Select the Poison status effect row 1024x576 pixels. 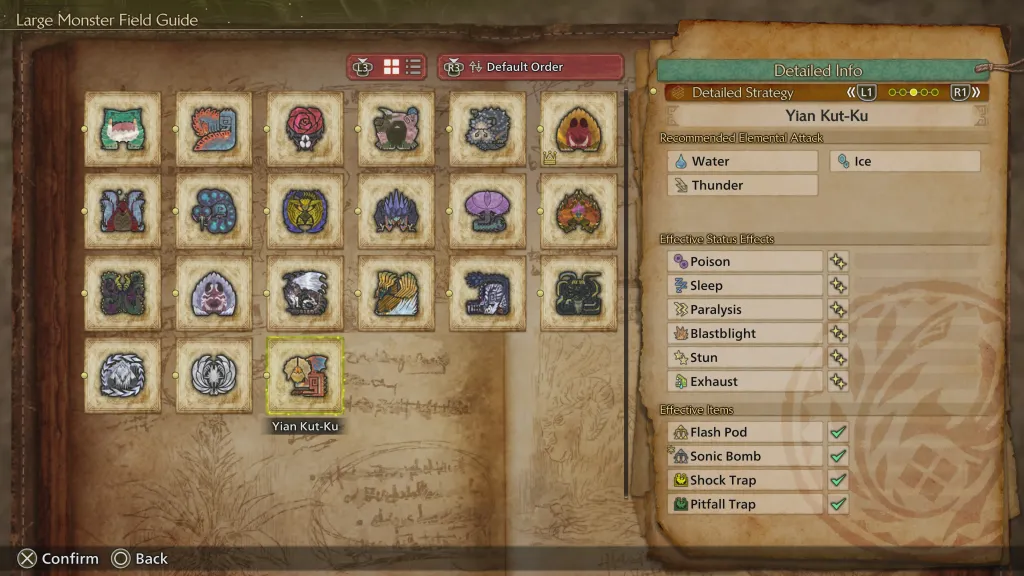pyautogui.click(x=745, y=262)
